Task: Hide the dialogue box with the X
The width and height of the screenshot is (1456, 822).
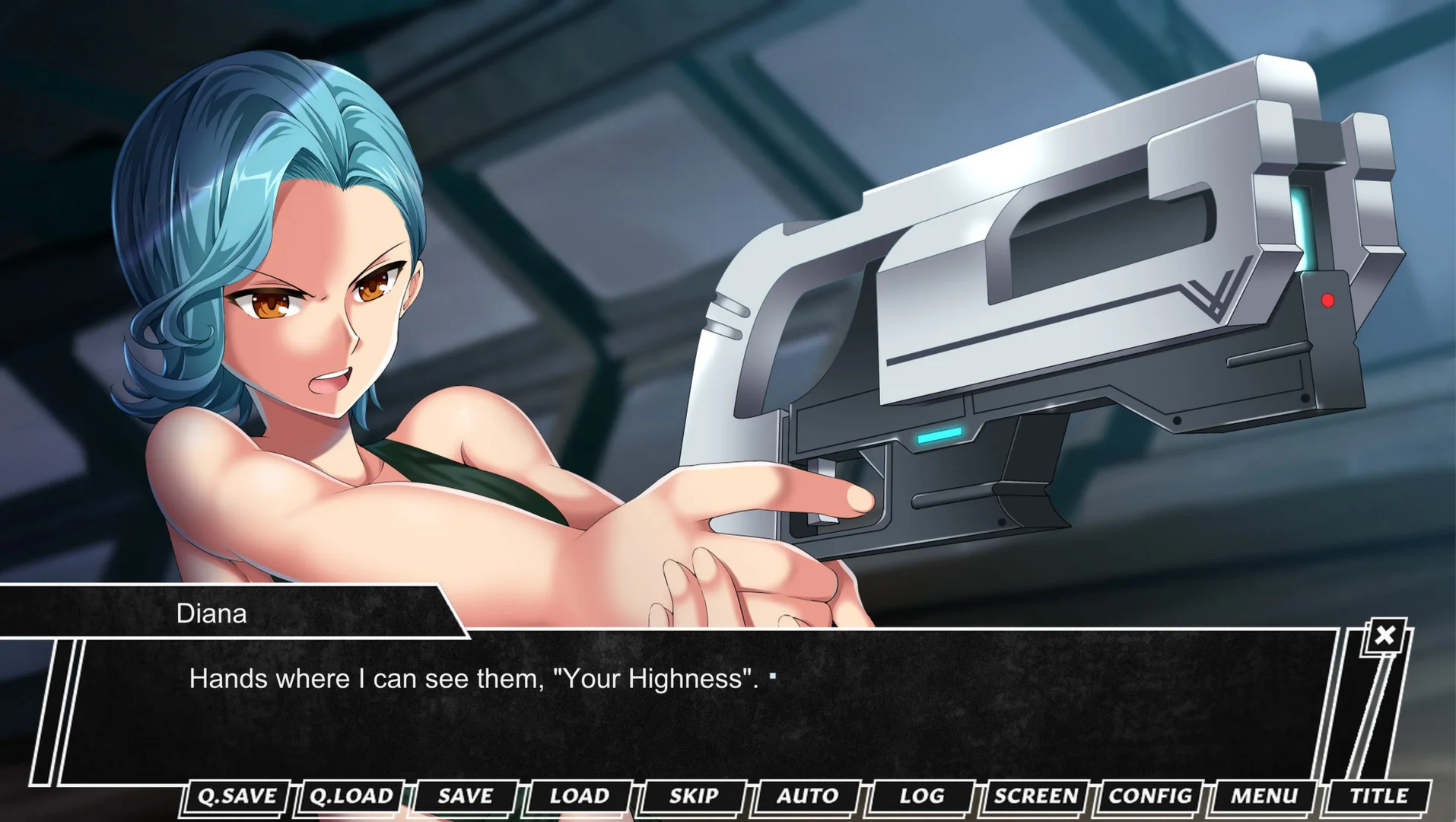Action: pyautogui.click(x=1384, y=635)
